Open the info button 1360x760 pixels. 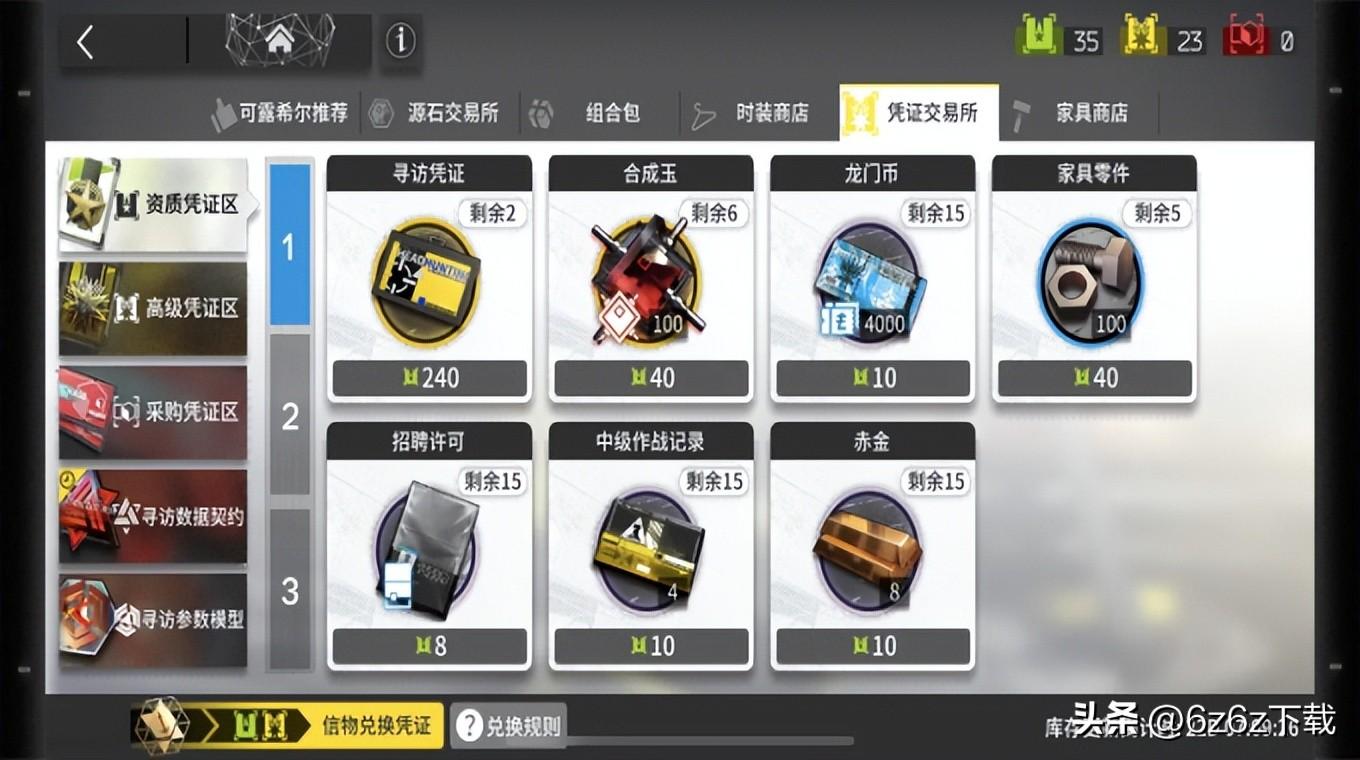pyautogui.click(x=401, y=42)
